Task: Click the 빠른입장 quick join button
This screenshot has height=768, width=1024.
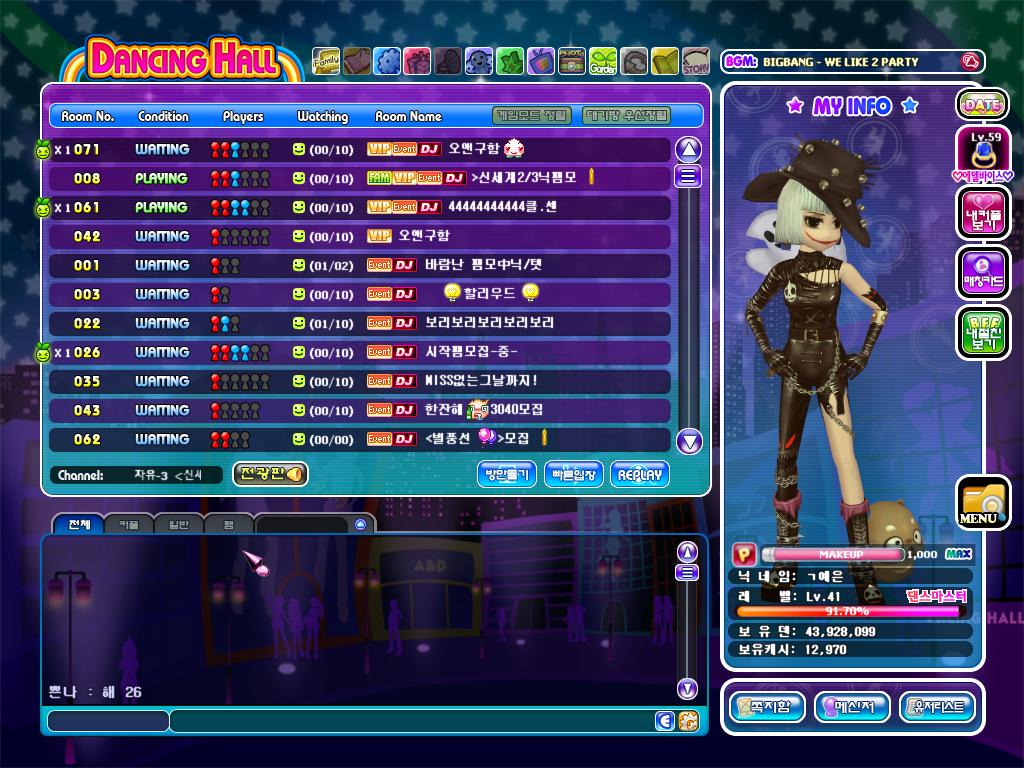Action: pyautogui.click(x=573, y=474)
